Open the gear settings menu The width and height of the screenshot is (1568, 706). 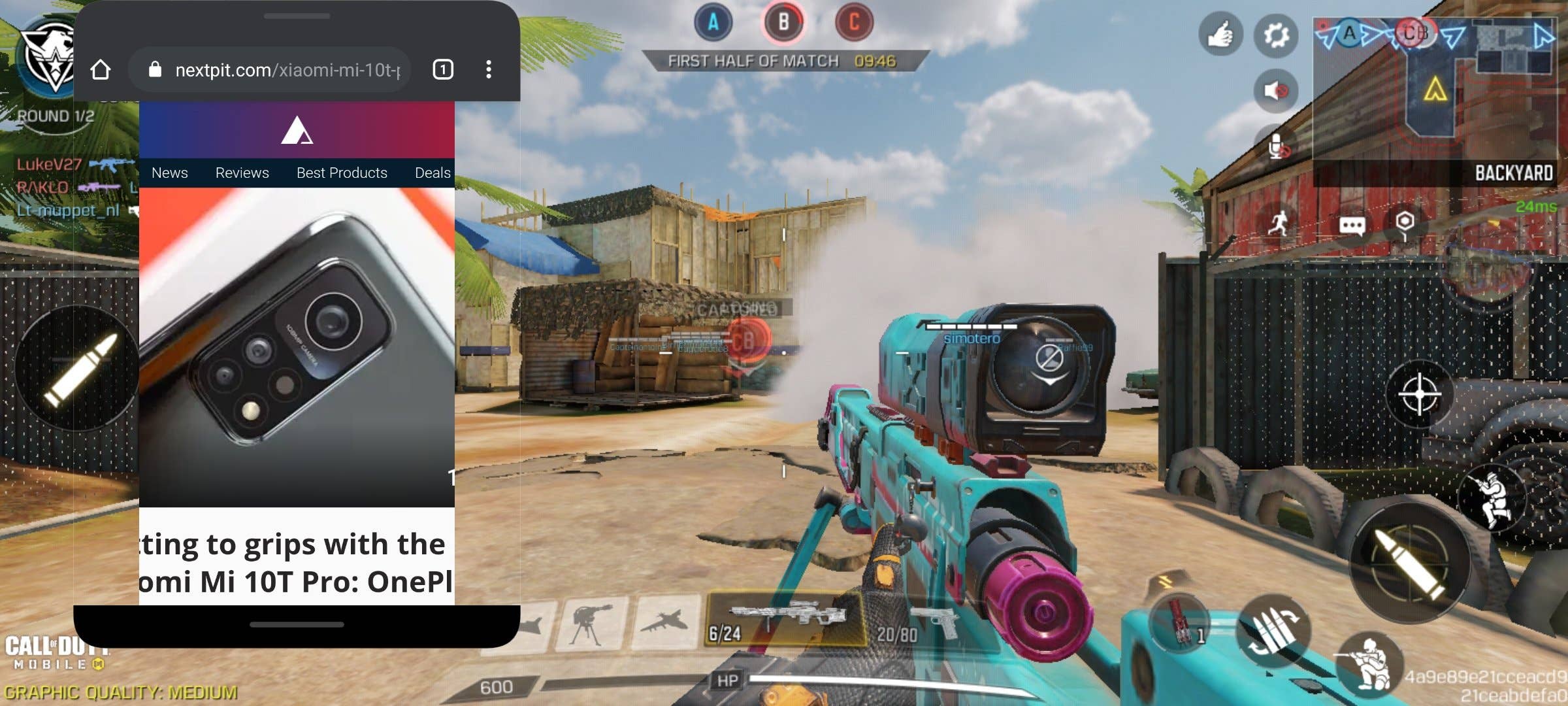point(1275,35)
